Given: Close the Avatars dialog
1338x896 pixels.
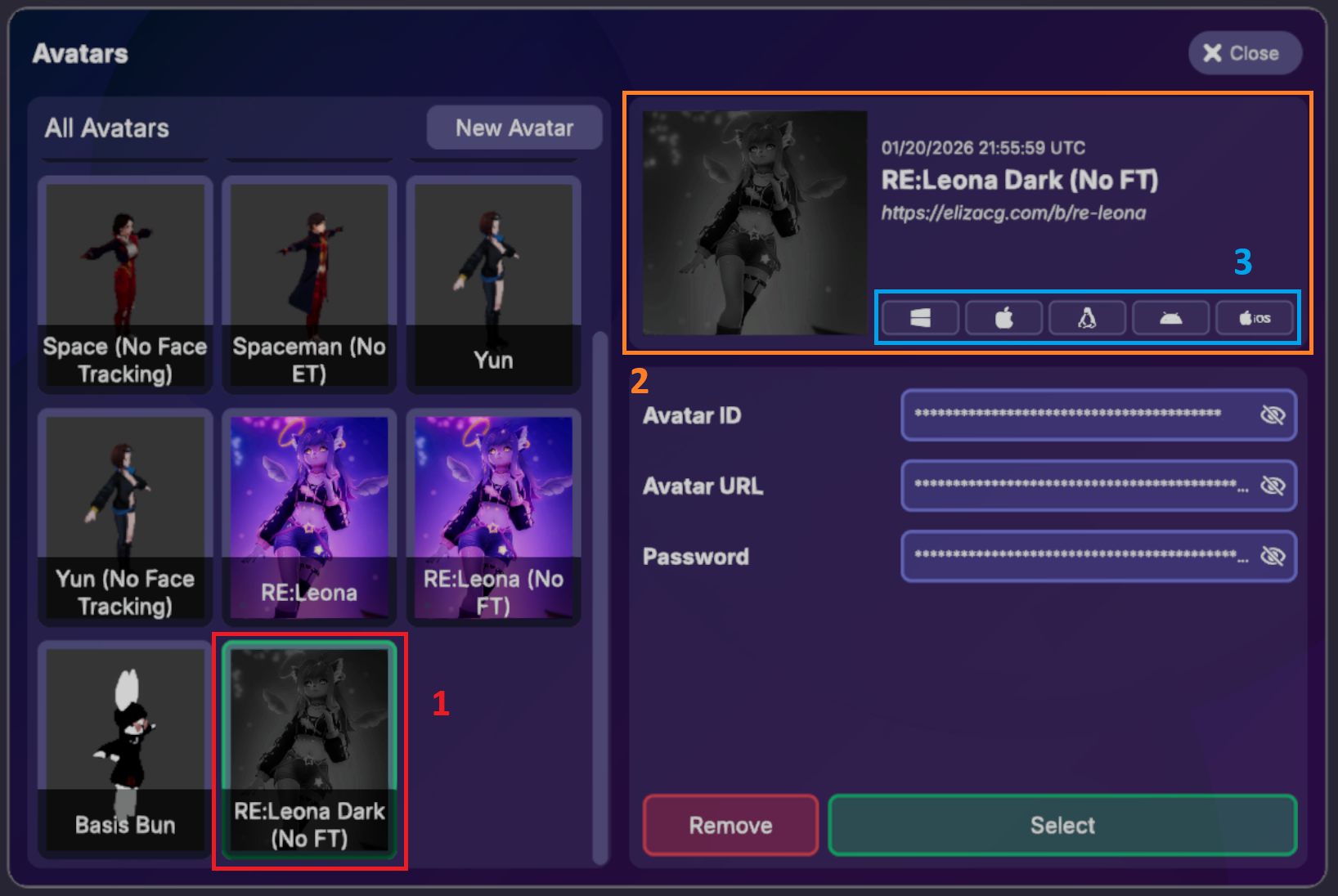Looking at the screenshot, I should pyautogui.click(x=1244, y=52).
